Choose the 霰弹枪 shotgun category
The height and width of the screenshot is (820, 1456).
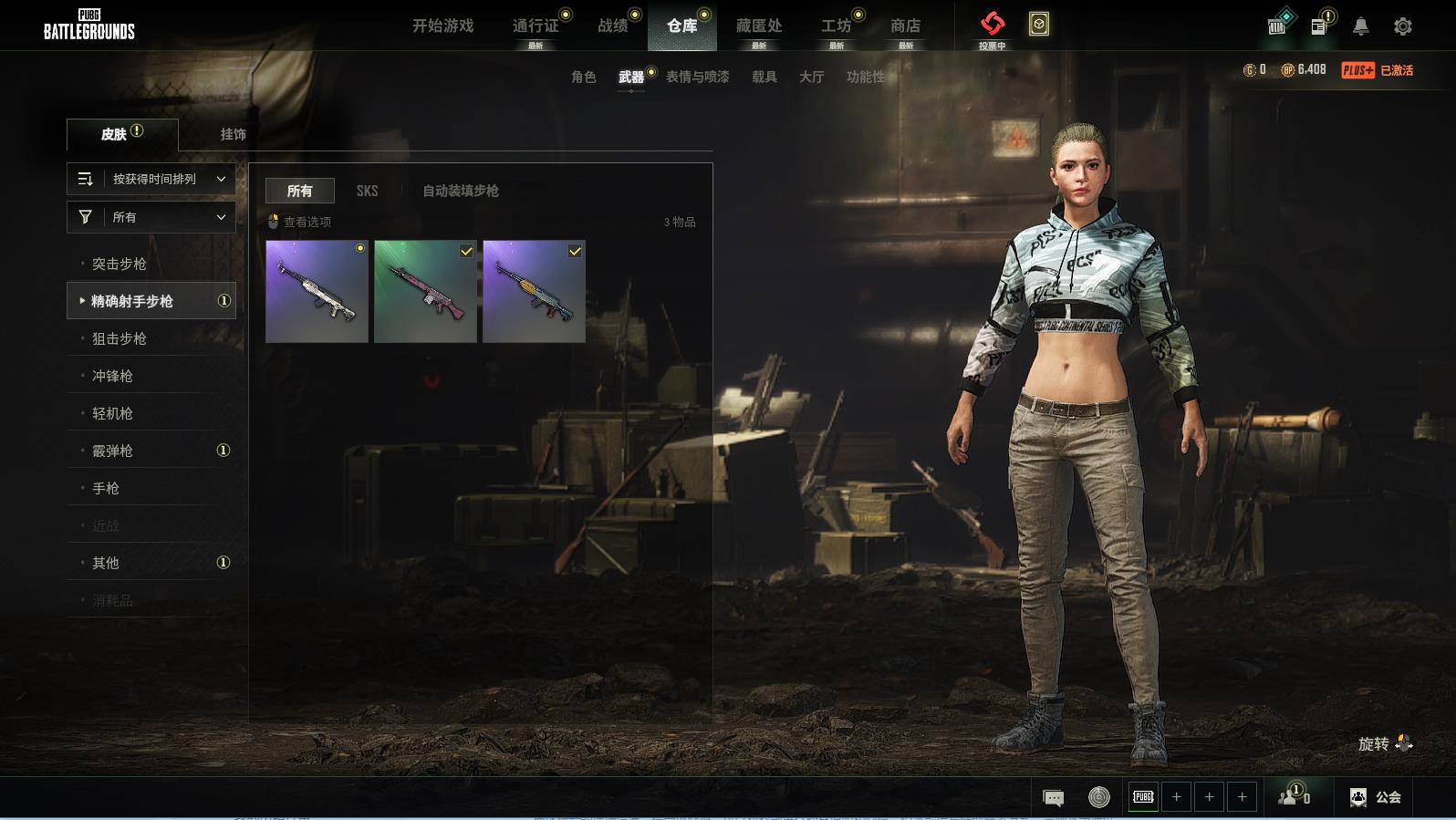click(x=112, y=451)
